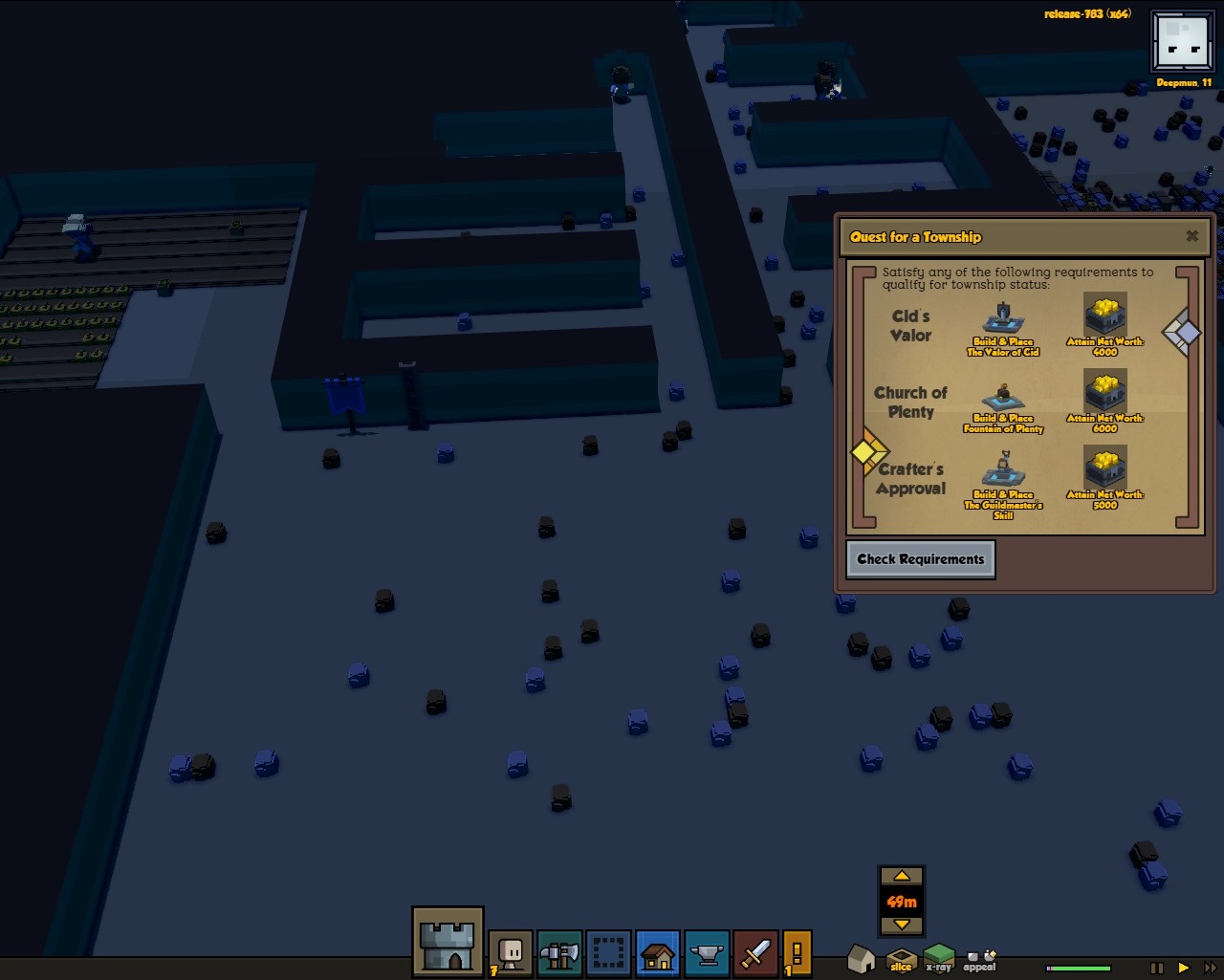This screenshot has width=1224, height=980.
Task: Toggle x-ray view mode
Action: pos(939,957)
